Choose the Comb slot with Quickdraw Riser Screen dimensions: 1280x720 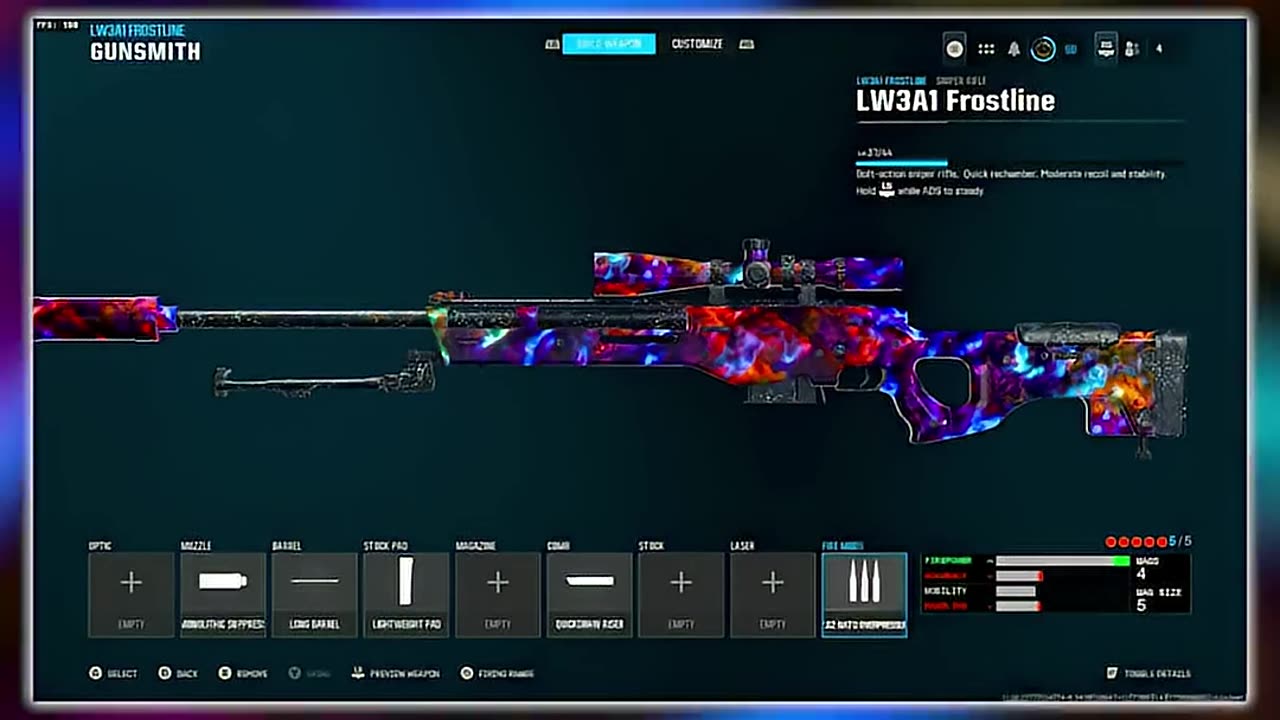(x=589, y=594)
